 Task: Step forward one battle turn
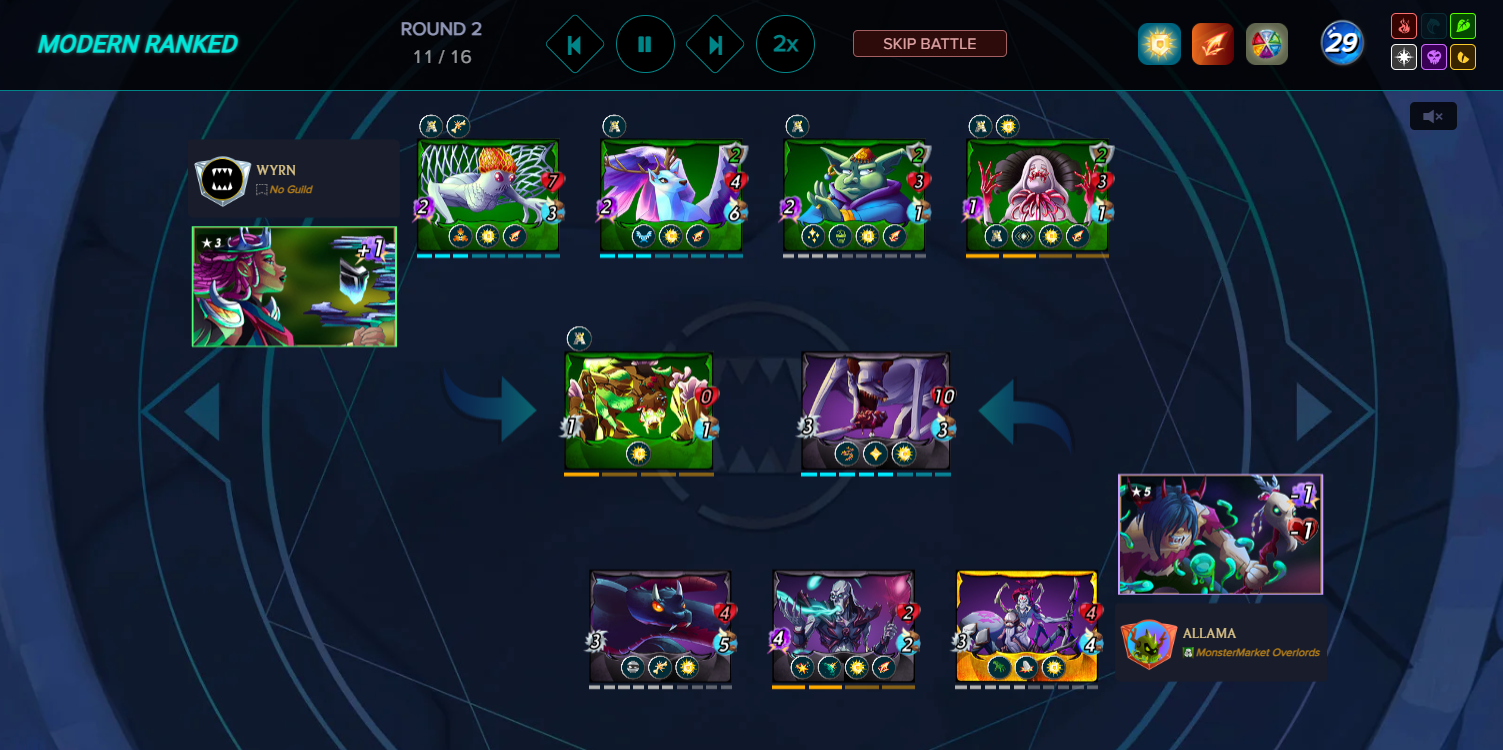[716, 44]
